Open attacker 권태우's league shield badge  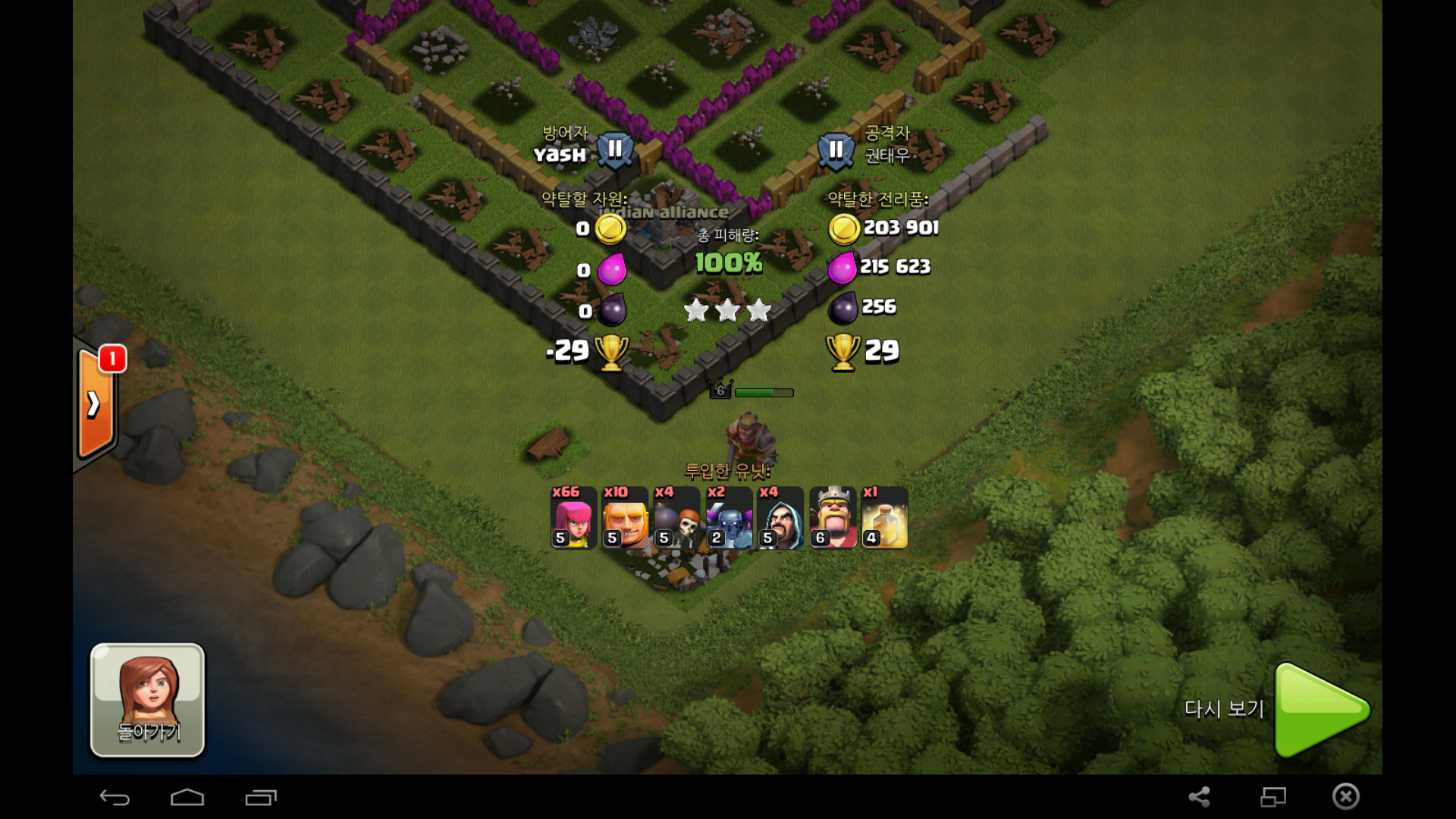coord(836,149)
